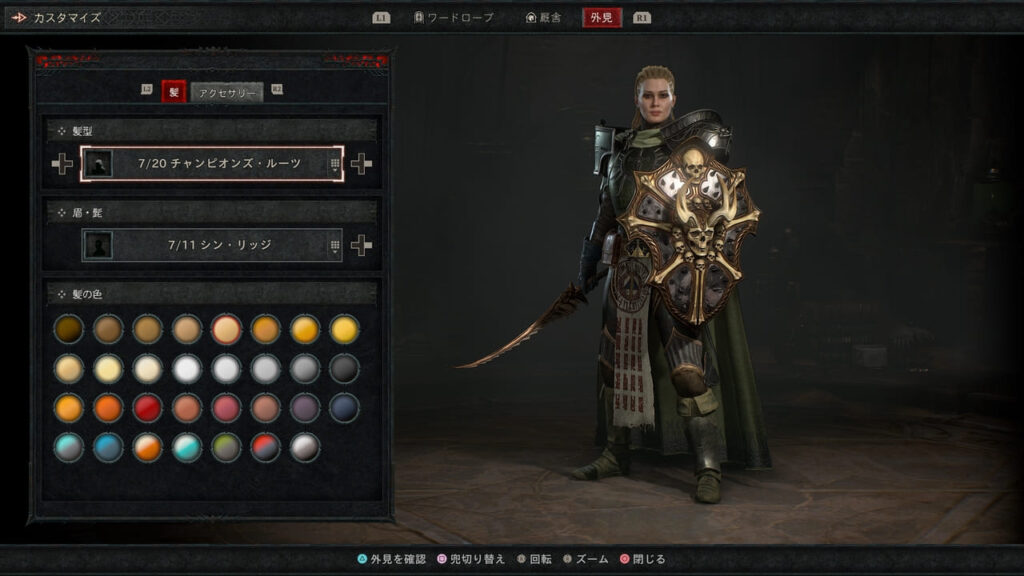Open the チャンピオンズ・ルーツ hairstyle list
1024x576 pixels.
click(x=212, y=164)
